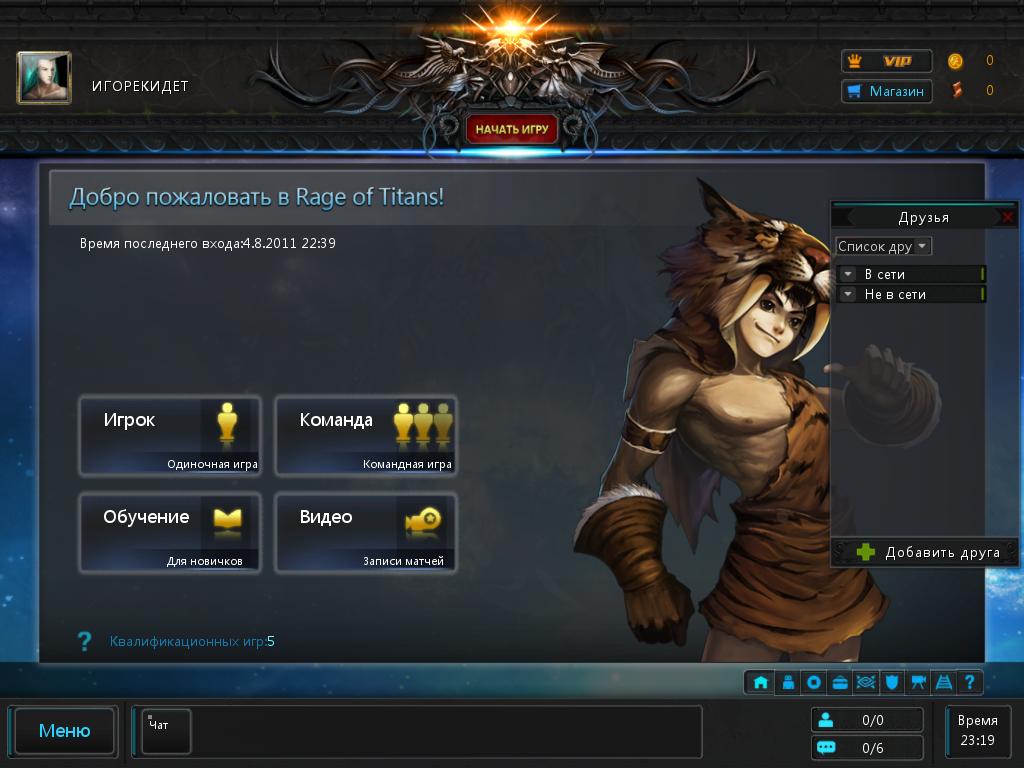Open the shield icon in toolbar
The image size is (1024, 768).
tap(891, 683)
